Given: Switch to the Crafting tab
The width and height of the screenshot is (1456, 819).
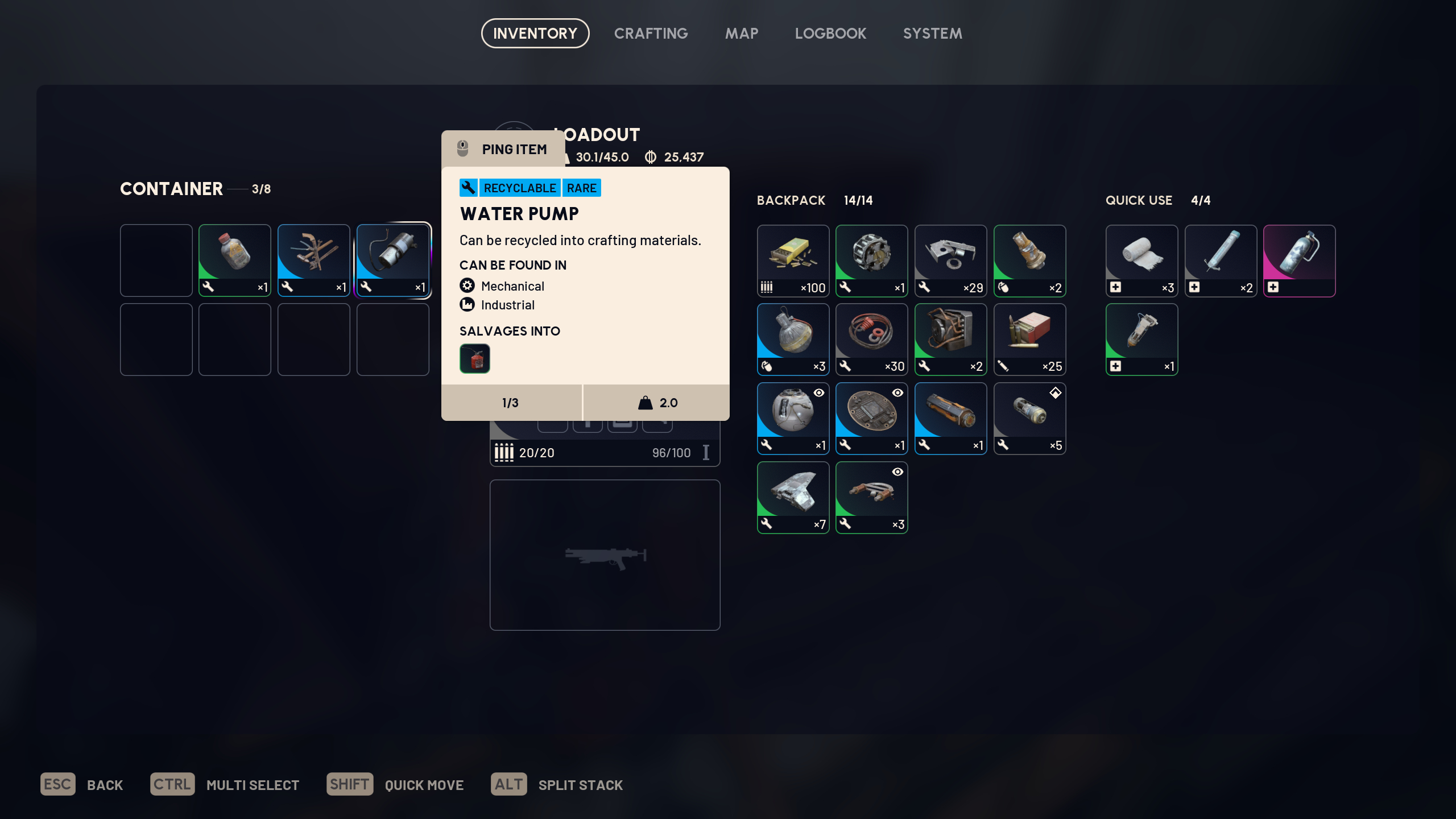Looking at the screenshot, I should click(651, 34).
